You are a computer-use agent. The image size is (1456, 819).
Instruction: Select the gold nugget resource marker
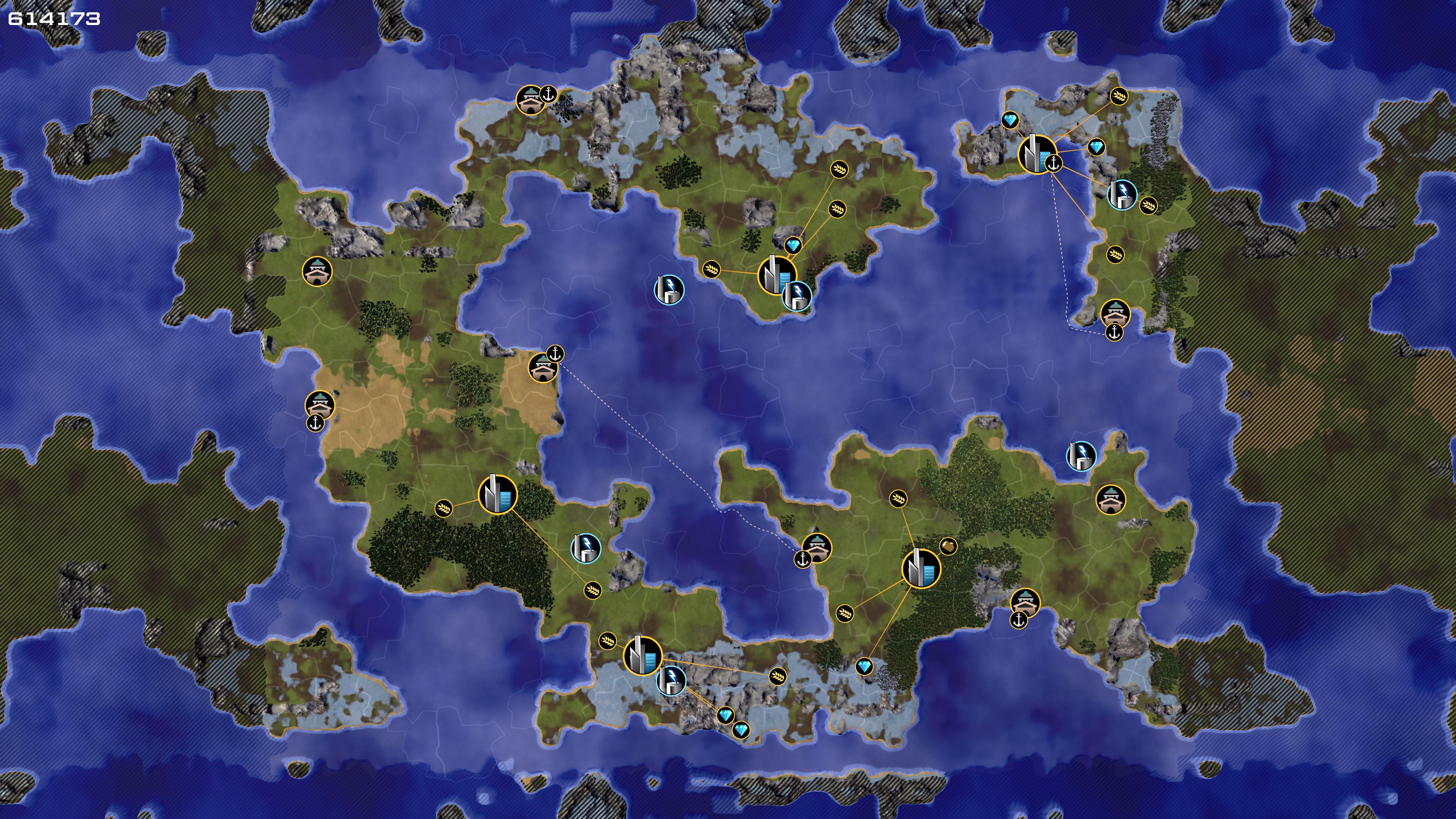coord(948,546)
